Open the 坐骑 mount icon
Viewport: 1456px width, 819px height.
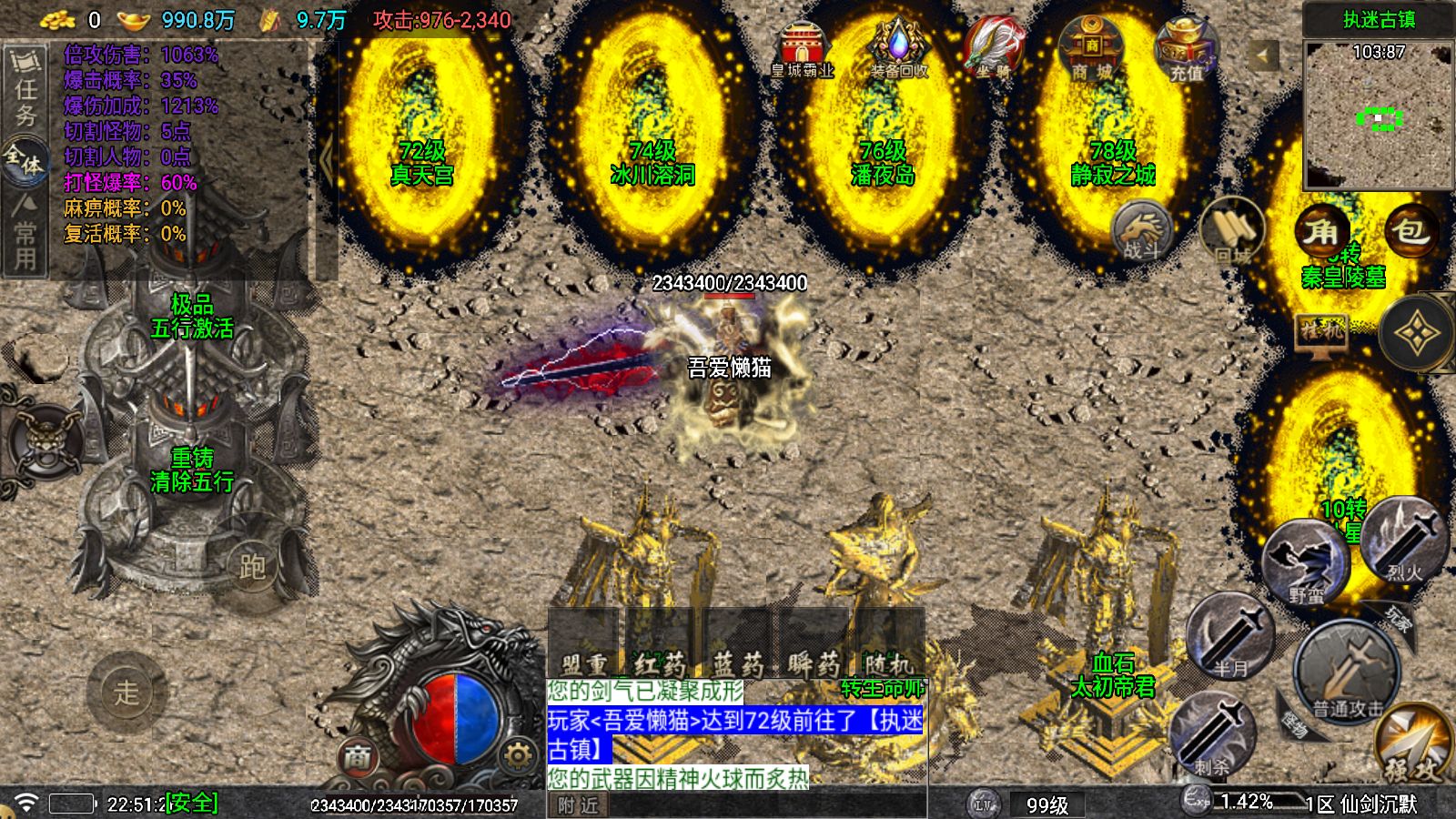tap(993, 45)
